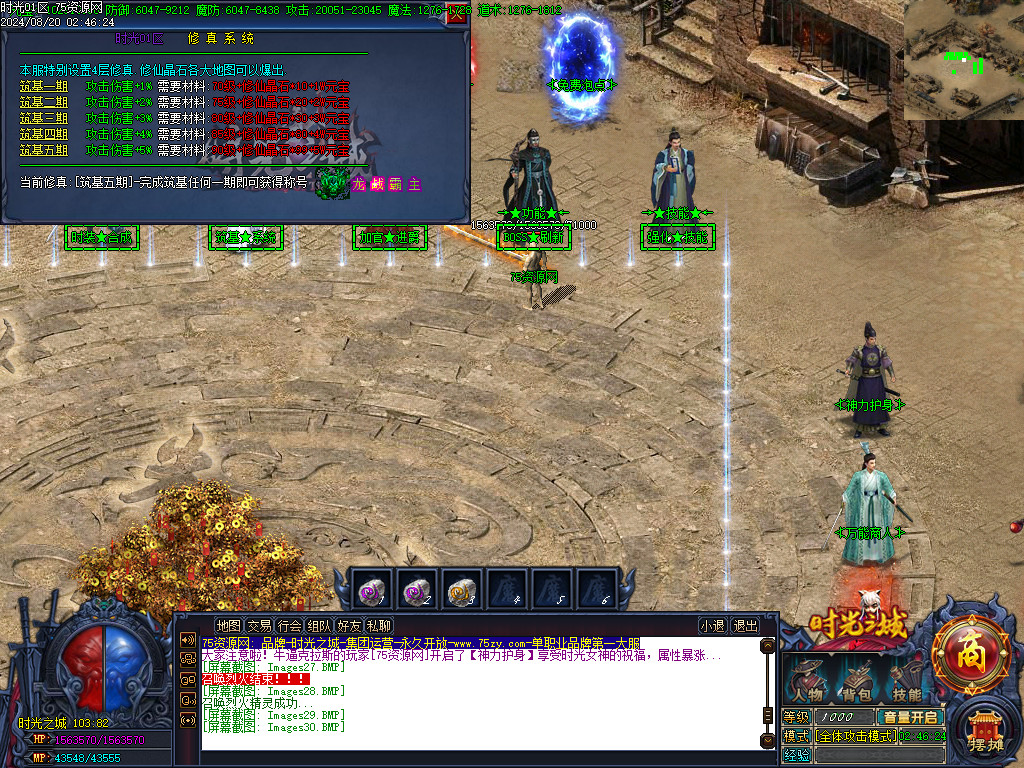Click the 退出 exit game button
The image size is (1024, 768).
746,626
